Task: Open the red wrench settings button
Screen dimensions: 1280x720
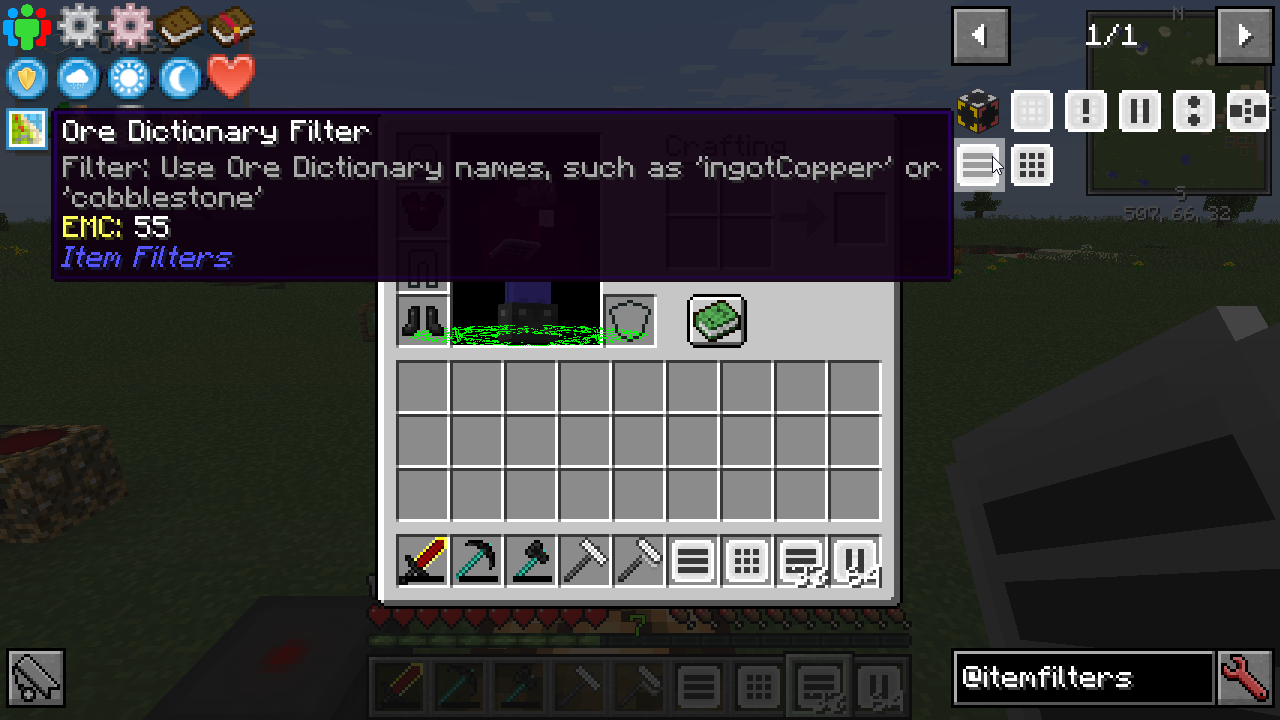Action: tap(1246, 678)
